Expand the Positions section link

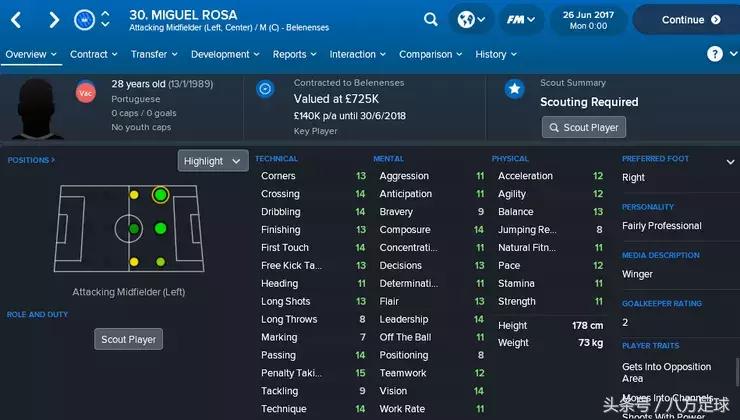pos(31,160)
